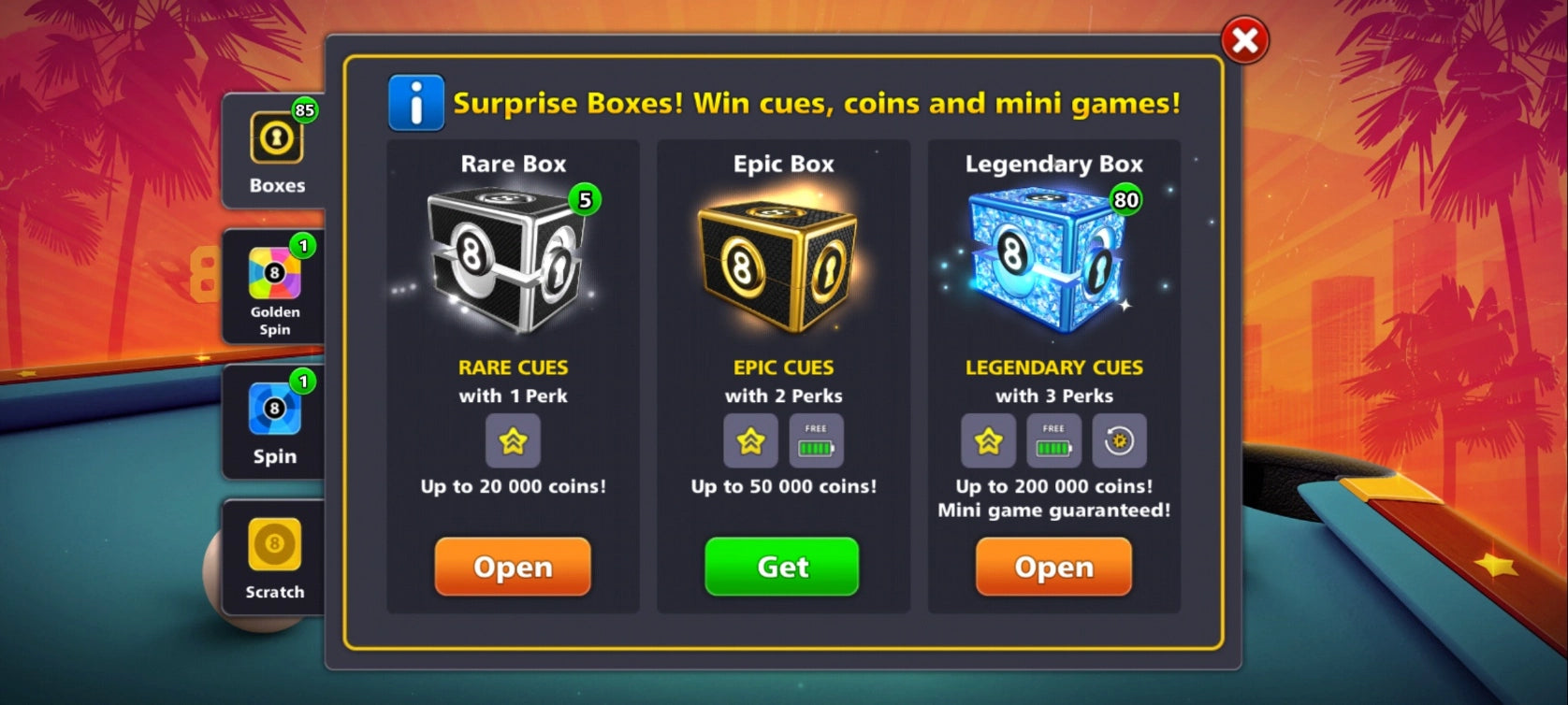
Task: Select the respin perk icon under Legendary Cues
Action: 1121,440
